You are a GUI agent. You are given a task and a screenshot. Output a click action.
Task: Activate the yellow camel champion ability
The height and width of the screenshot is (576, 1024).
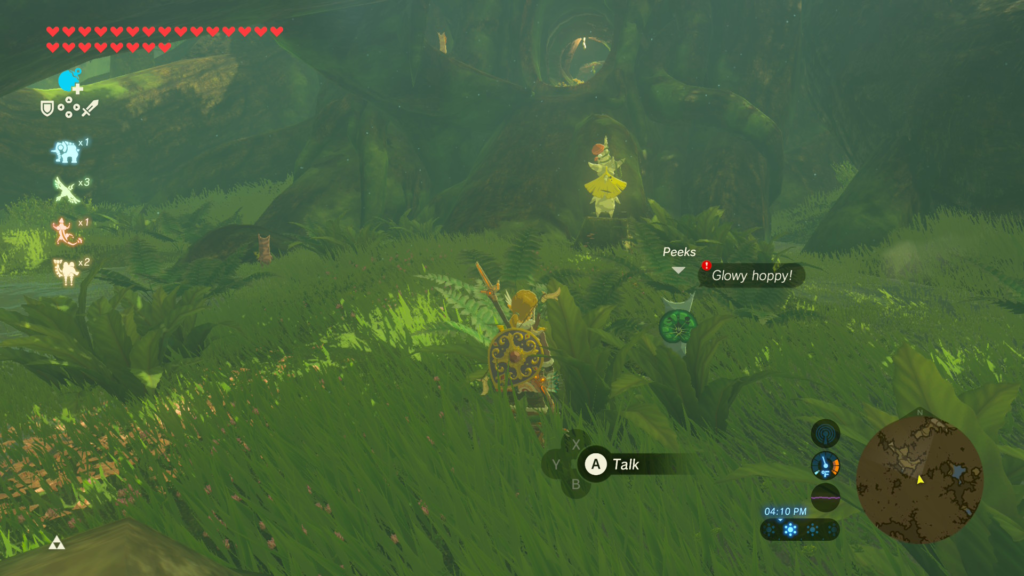point(66,270)
